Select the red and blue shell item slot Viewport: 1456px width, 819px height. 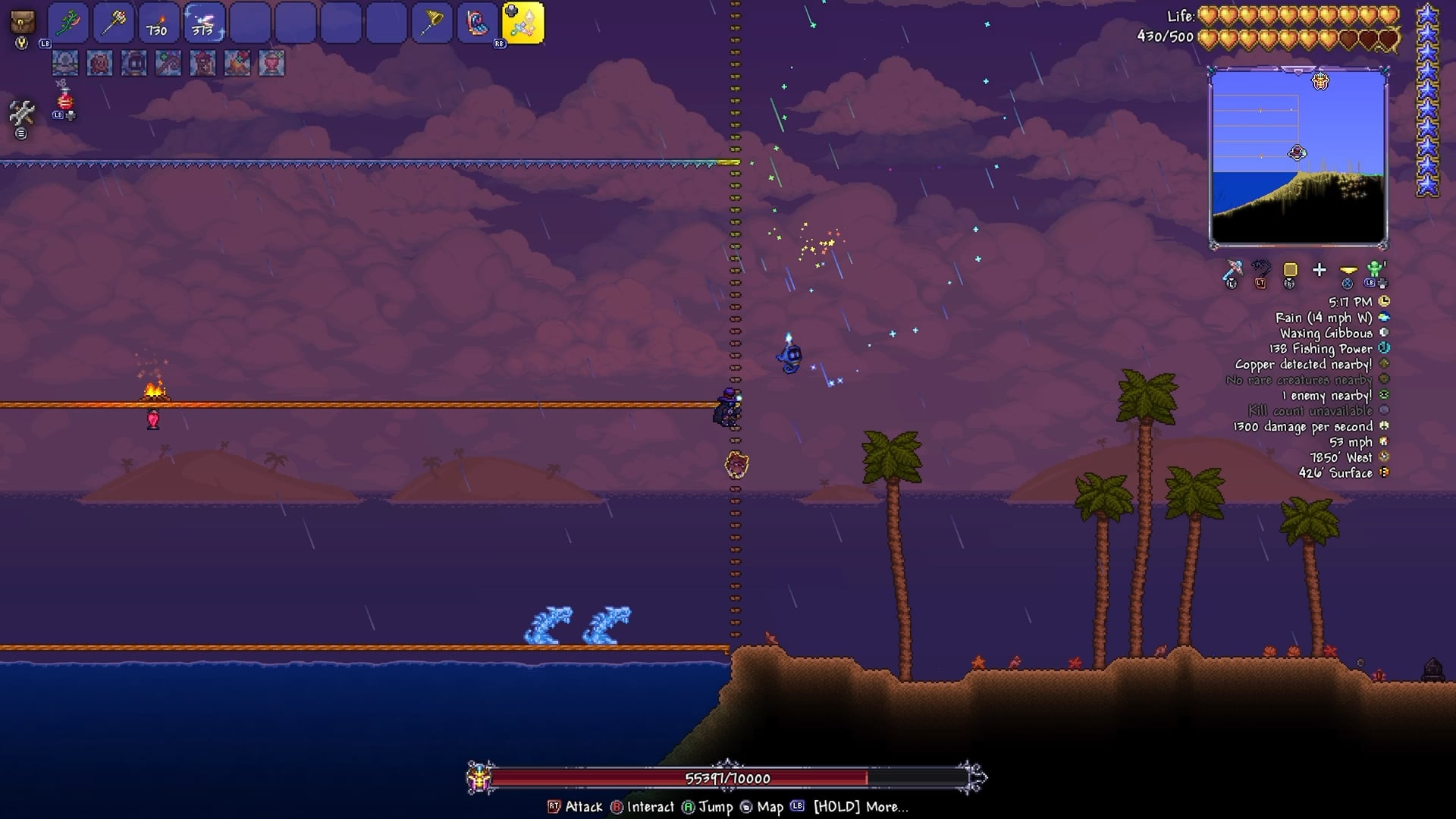tap(477, 24)
